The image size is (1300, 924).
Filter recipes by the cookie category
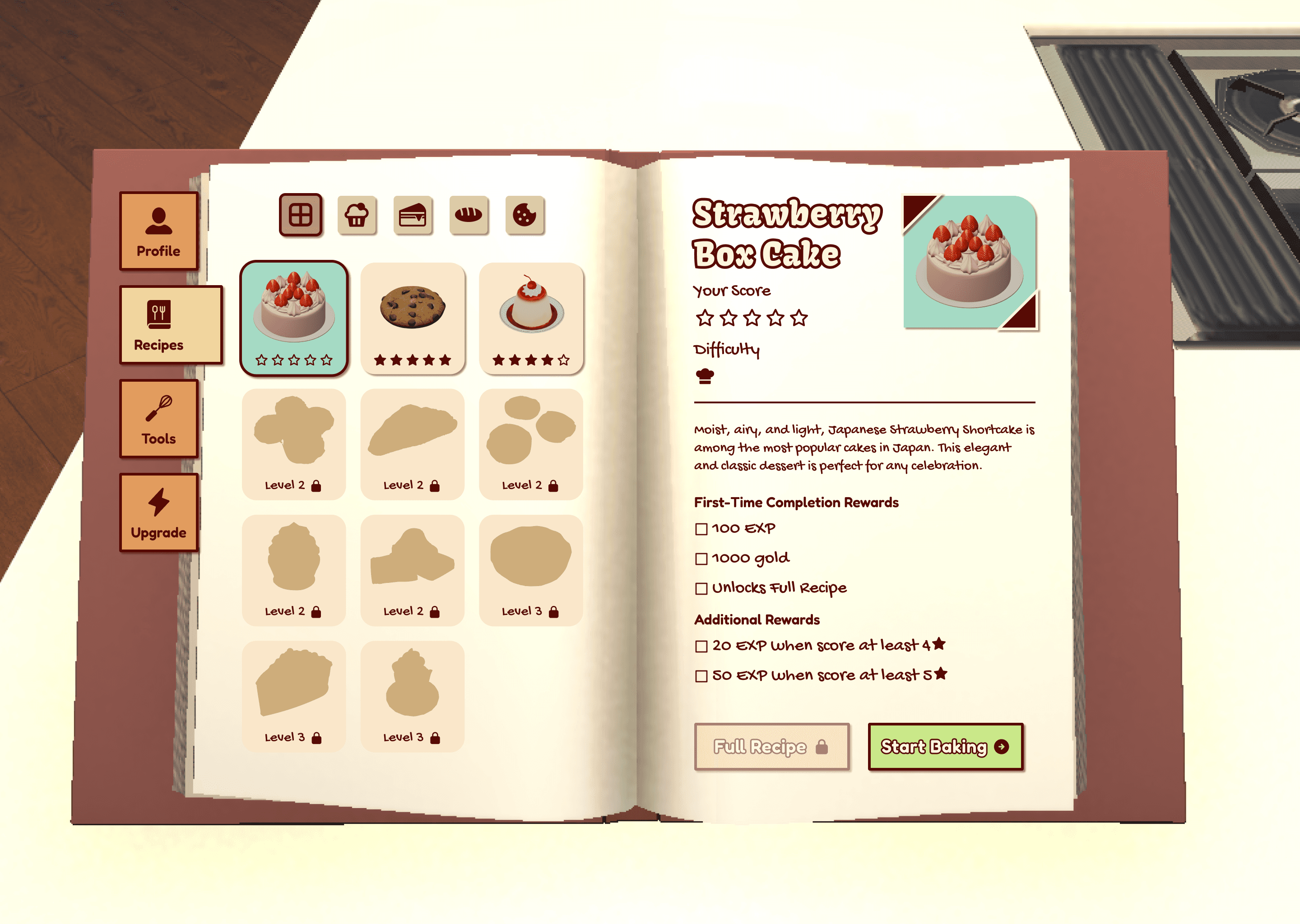pos(524,215)
